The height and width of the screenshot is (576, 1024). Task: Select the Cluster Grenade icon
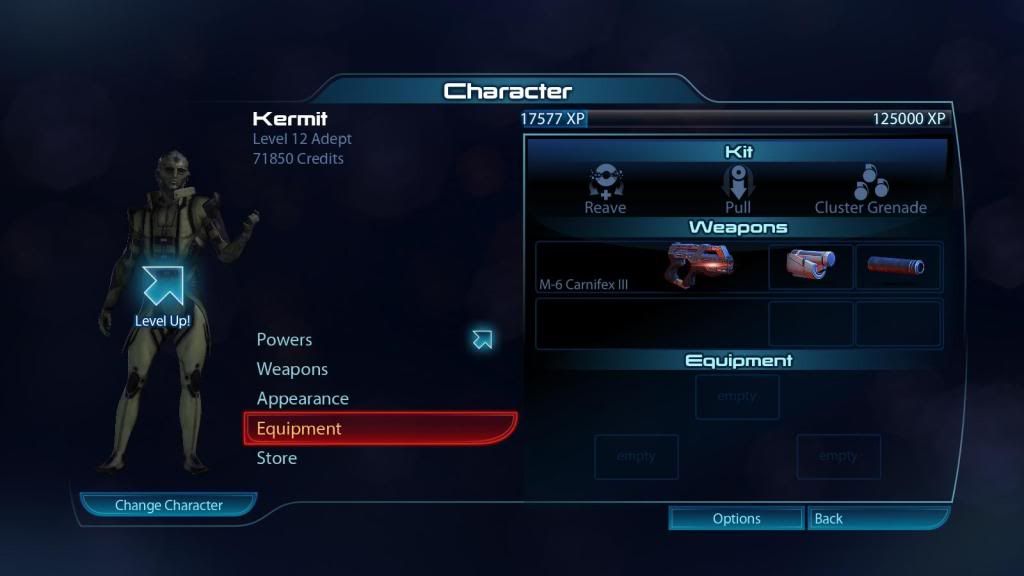point(870,184)
